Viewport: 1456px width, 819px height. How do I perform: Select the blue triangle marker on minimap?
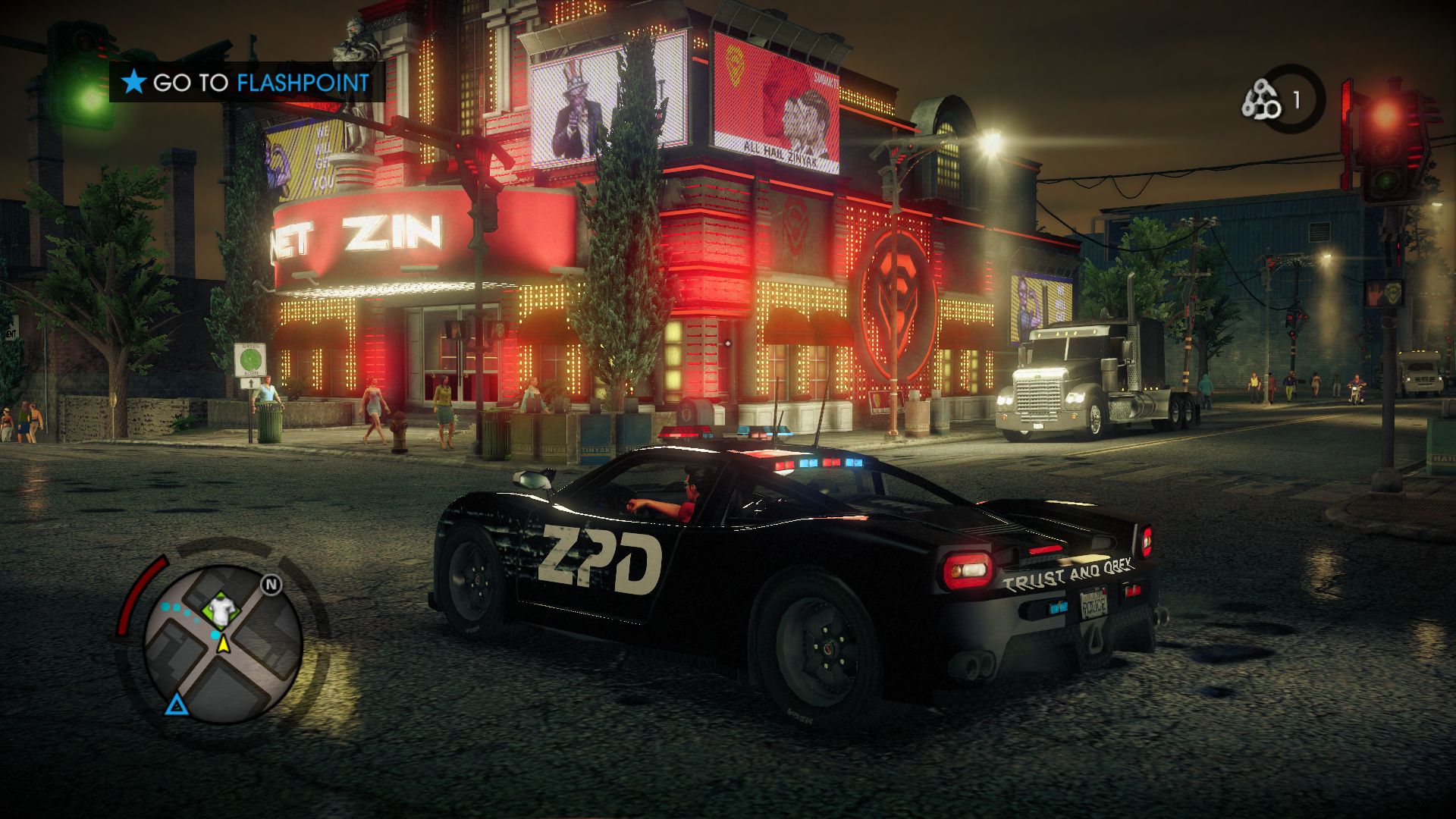click(176, 706)
